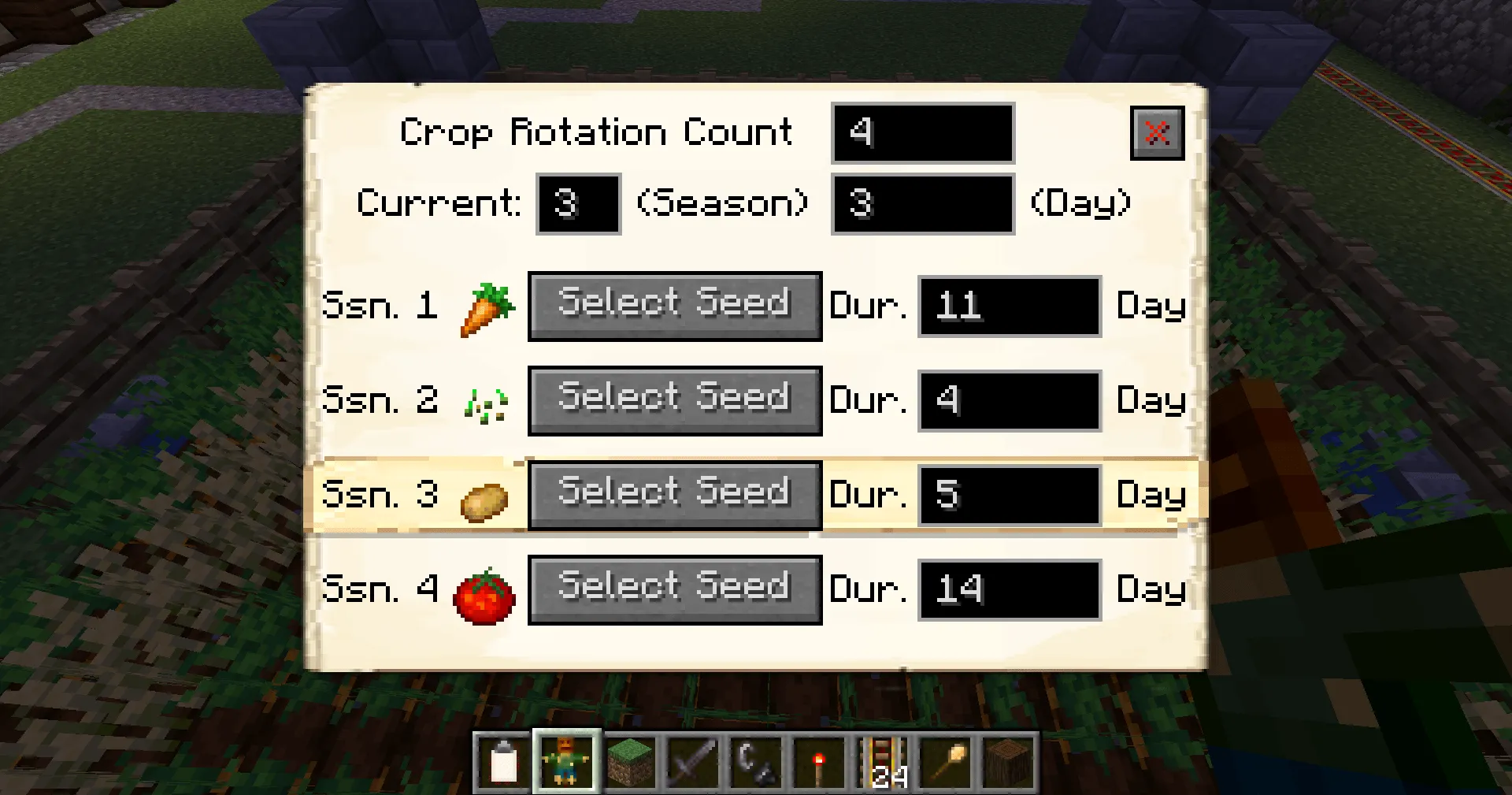Select Seed for season 1 carrot
Image resolution: width=1512 pixels, height=795 pixels.
pyautogui.click(x=675, y=306)
